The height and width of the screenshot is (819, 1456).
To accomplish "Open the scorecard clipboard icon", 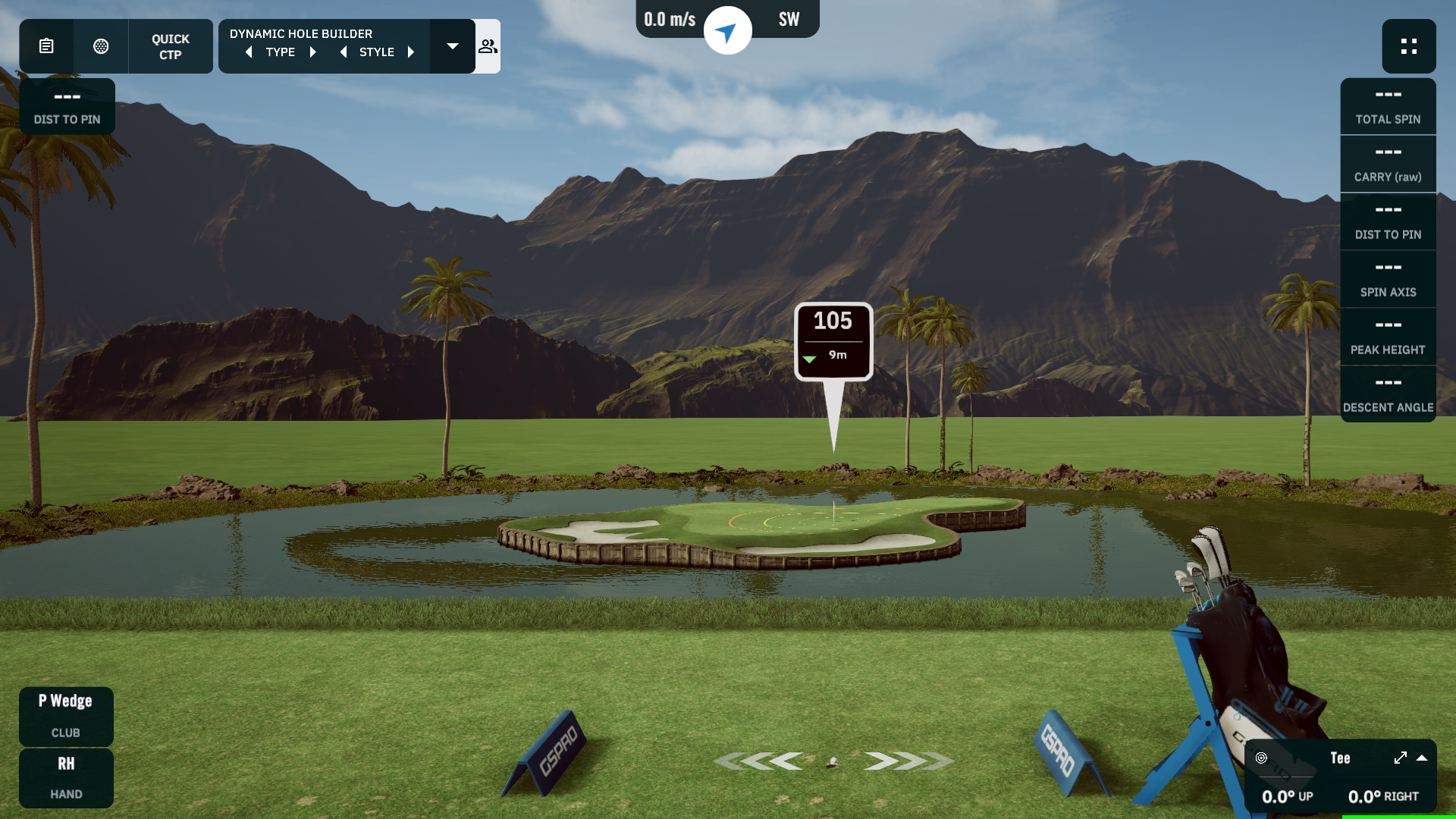I will [46, 46].
